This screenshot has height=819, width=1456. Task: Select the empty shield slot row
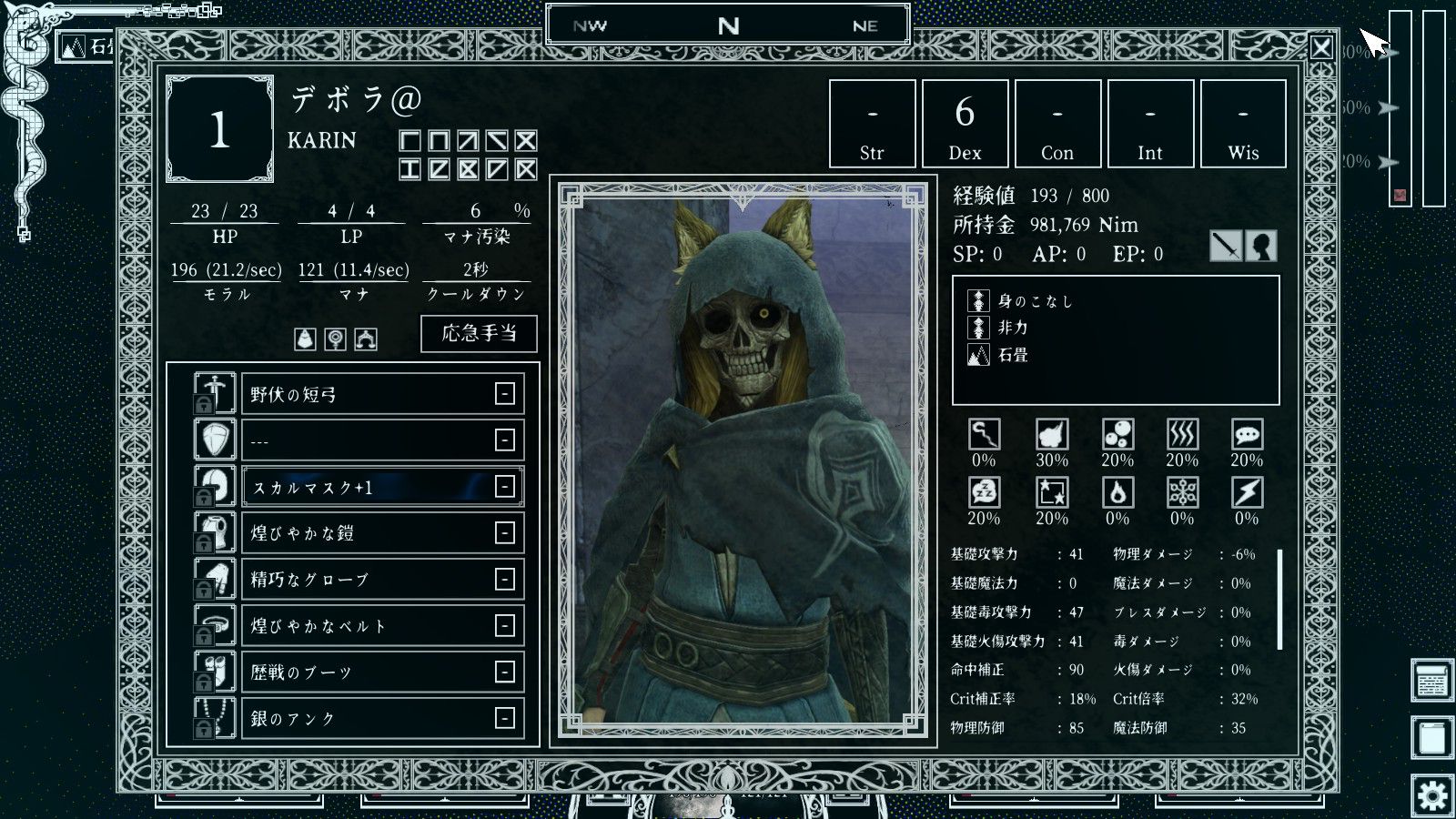point(382,440)
